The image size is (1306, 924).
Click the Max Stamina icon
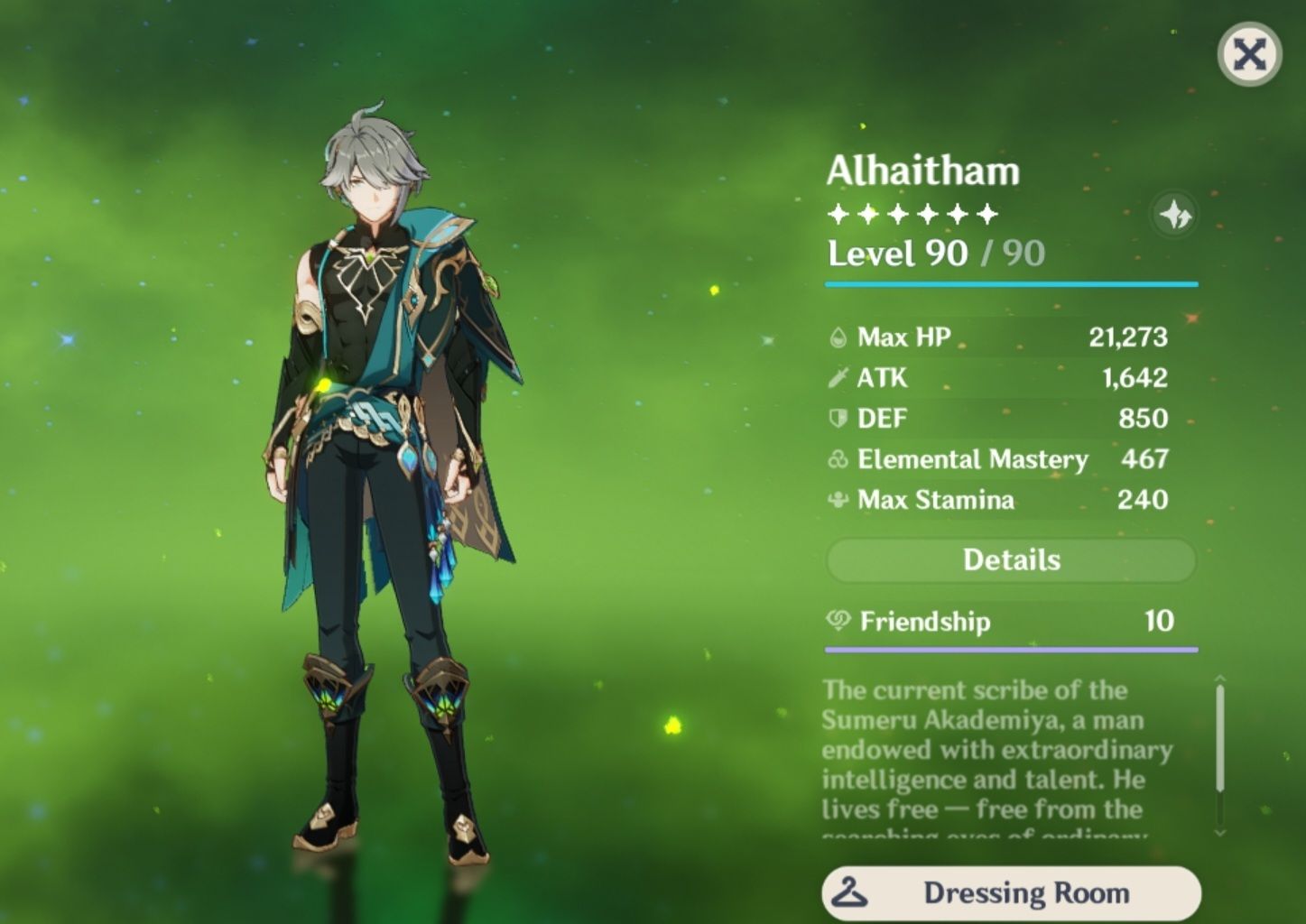838,499
